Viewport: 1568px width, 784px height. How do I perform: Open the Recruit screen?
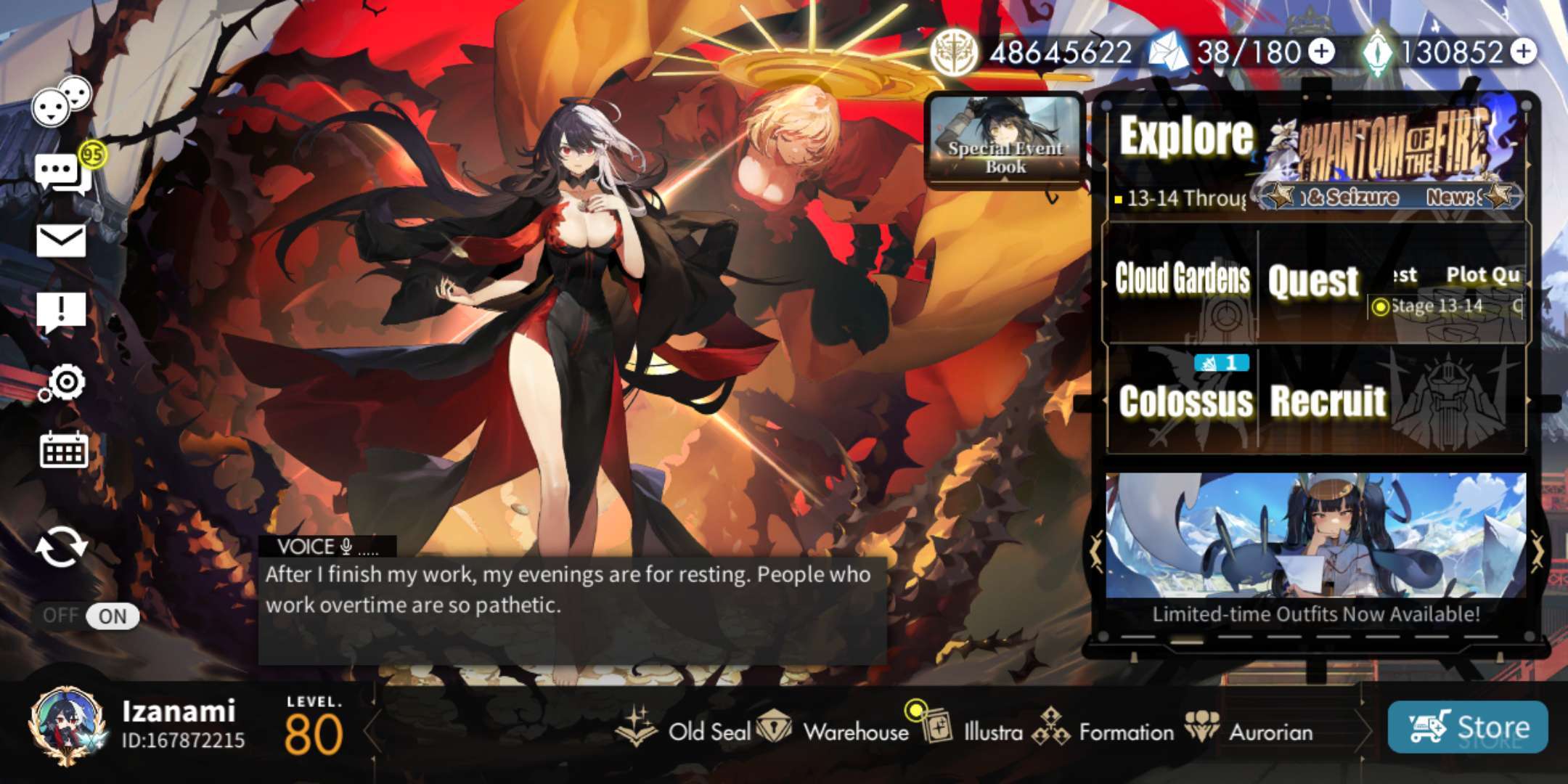click(1328, 401)
